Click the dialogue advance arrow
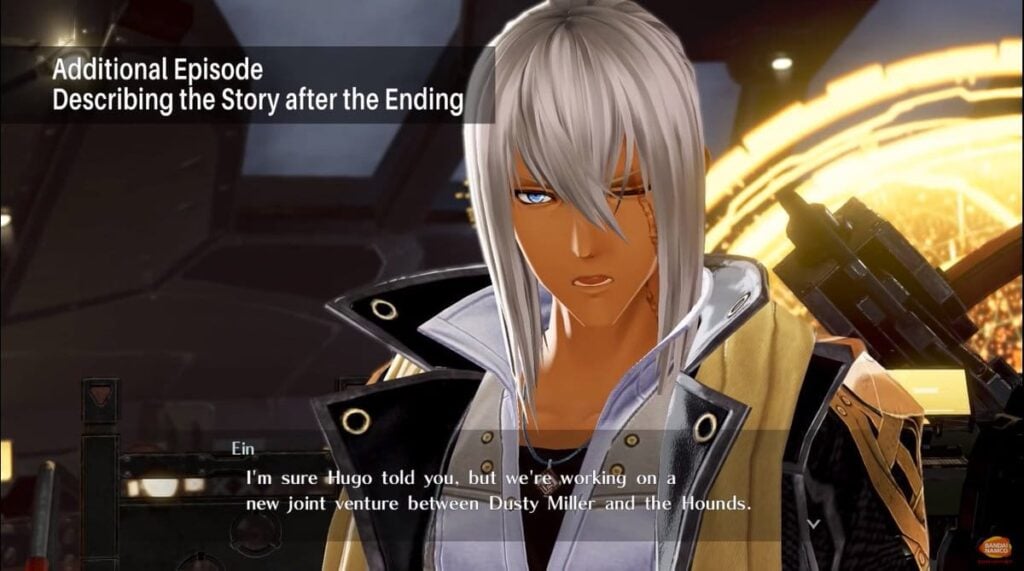This screenshot has height=571, width=1024. pyautogui.click(x=814, y=522)
